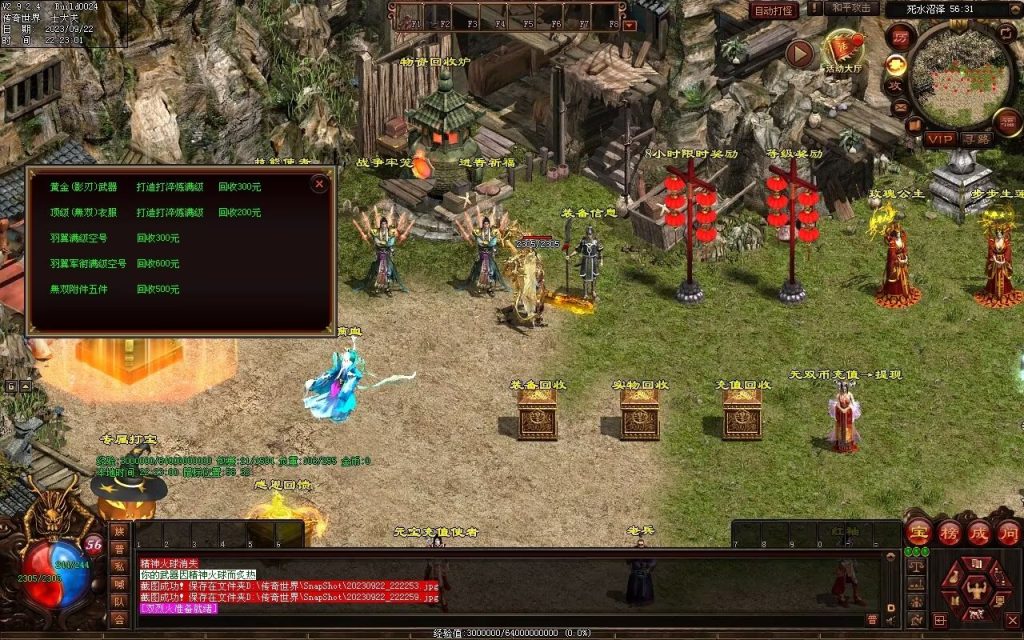Image resolution: width=1024 pixels, height=640 pixels.
Task: Toggle the 自动打怪 auto-fight button
Action: click(x=774, y=11)
